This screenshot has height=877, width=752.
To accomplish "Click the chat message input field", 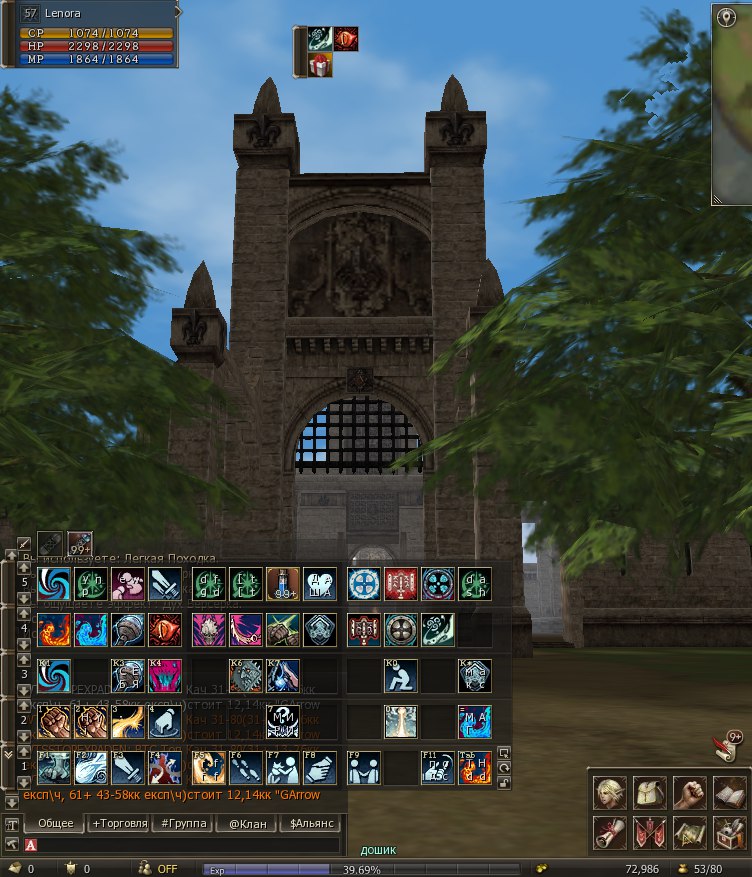I will [x=190, y=845].
